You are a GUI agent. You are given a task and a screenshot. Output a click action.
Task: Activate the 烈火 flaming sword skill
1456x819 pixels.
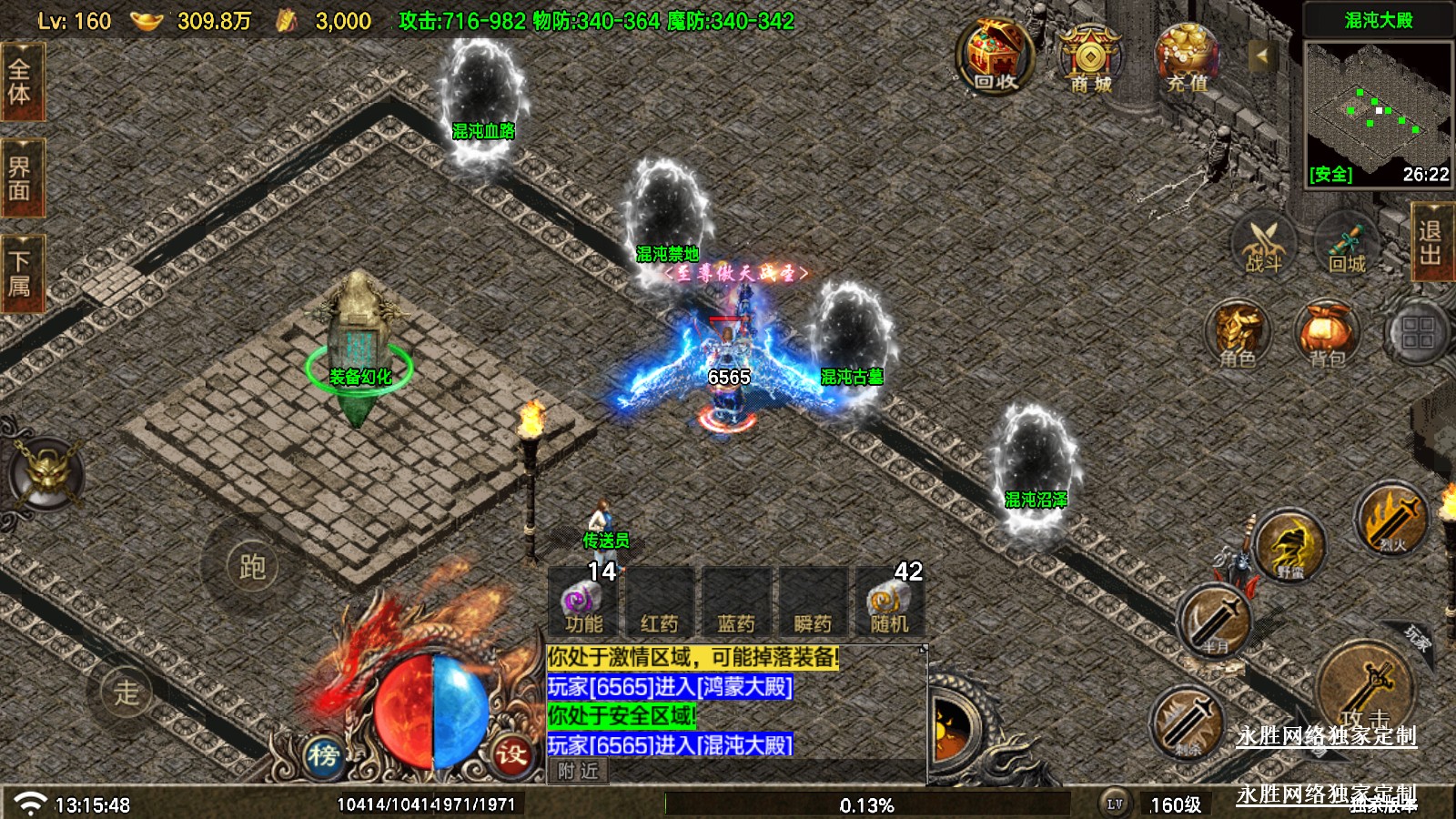coord(1390,521)
